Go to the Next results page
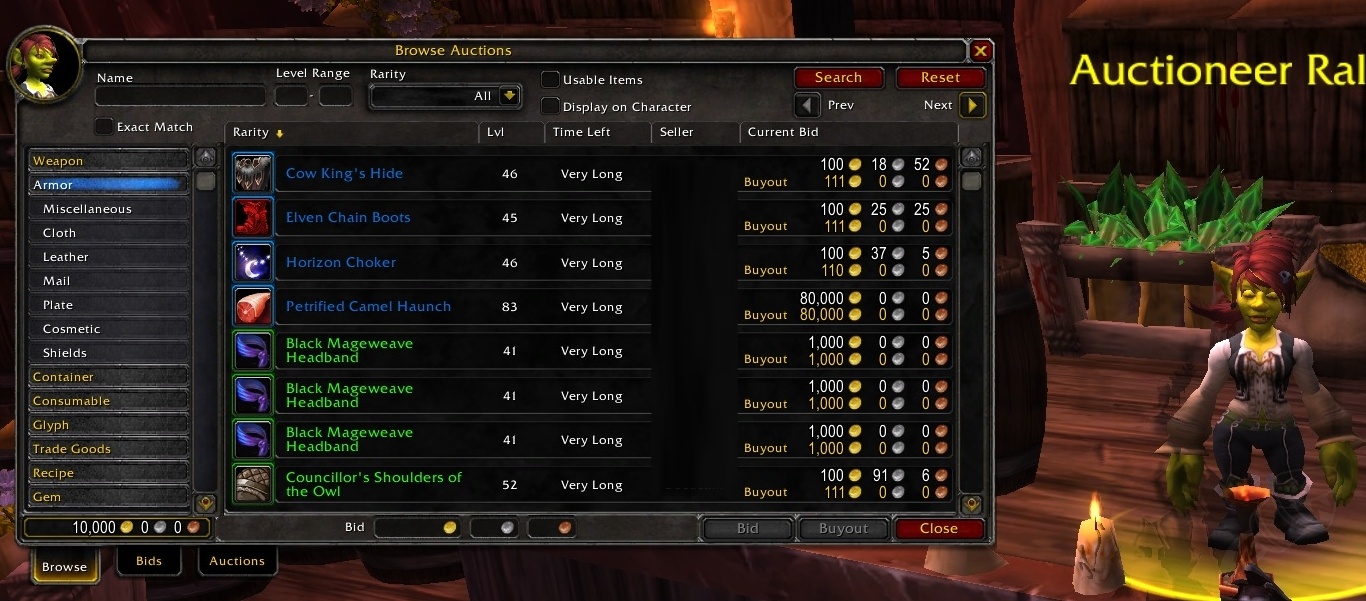 [x=972, y=105]
